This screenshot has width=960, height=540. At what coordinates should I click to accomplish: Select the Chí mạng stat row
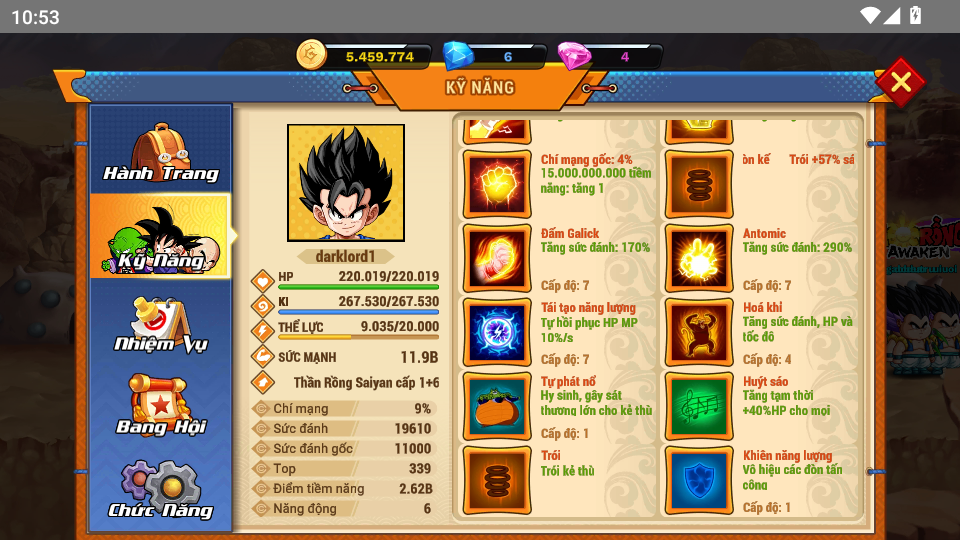click(x=343, y=408)
